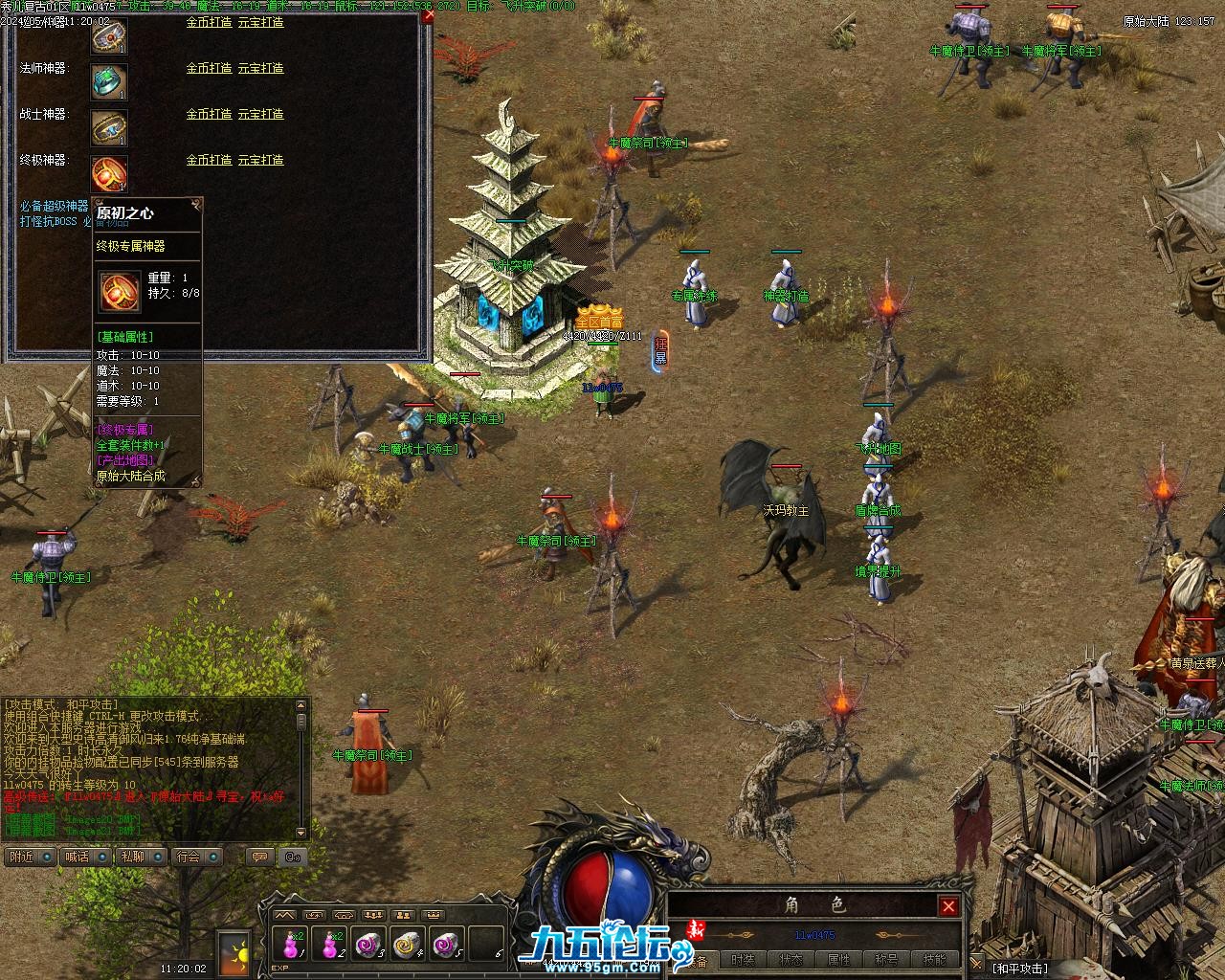Open the 属性 attributes tab
The image size is (1225, 980).
pyautogui.click(x=838, y=960)
